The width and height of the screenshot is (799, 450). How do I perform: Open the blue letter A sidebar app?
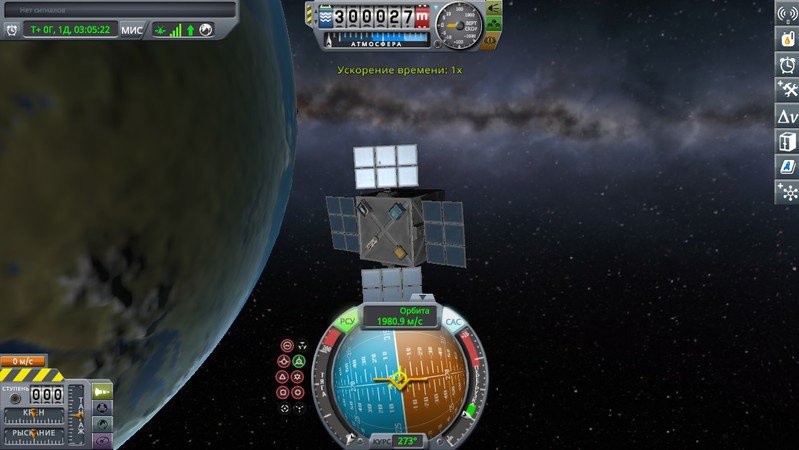click(788, 167)
